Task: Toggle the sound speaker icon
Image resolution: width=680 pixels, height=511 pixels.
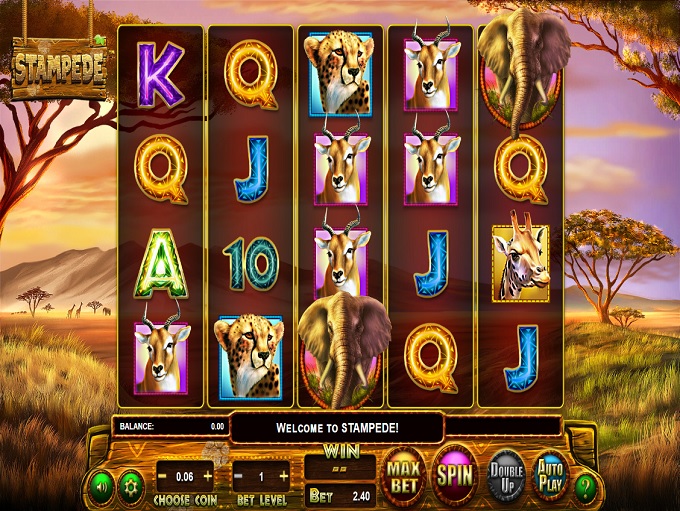Action: pyautogui.click(x=100, y=488)
